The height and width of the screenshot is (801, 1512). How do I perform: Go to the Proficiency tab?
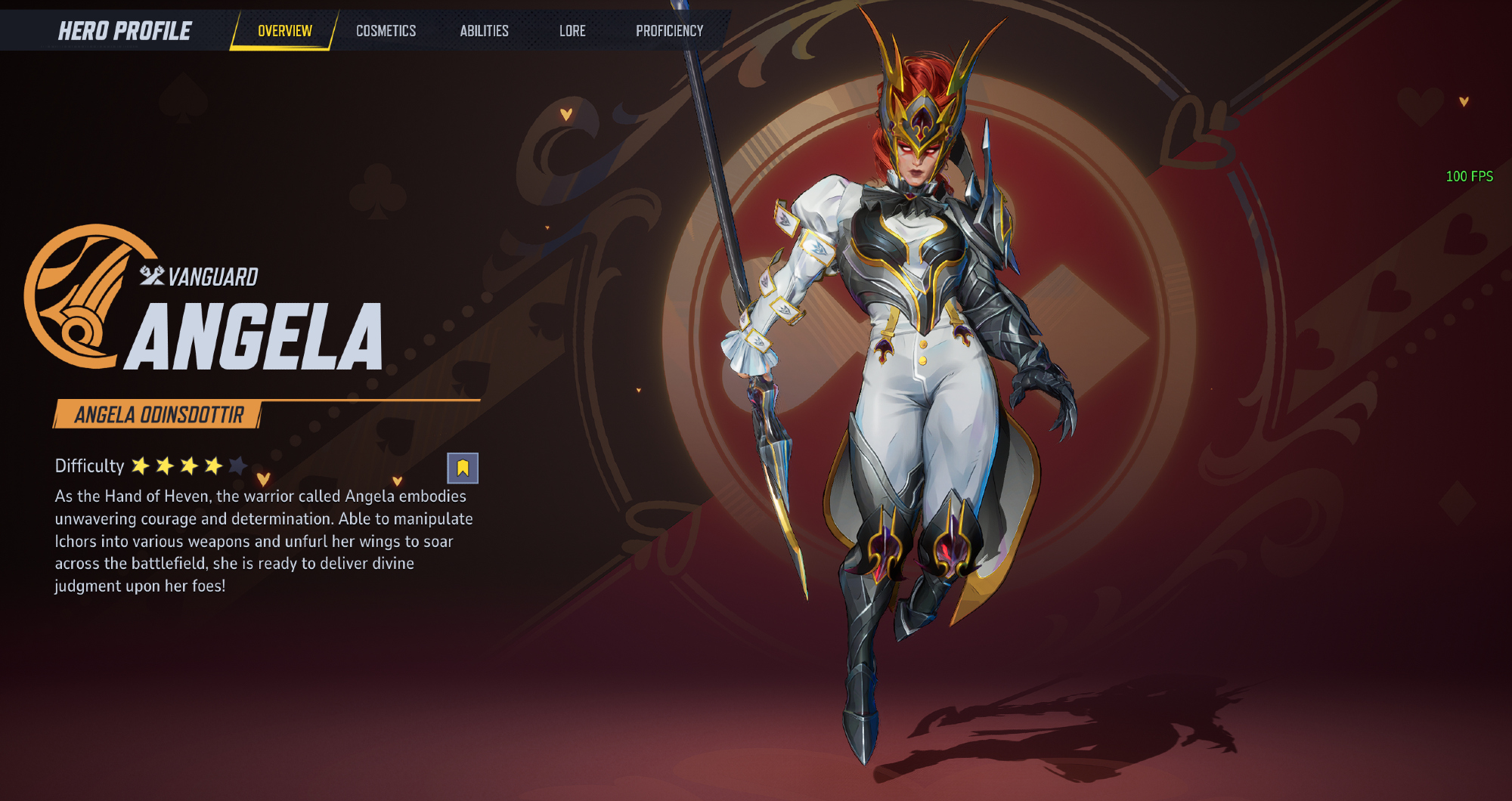pyautogui.click(x=669, y=31)
